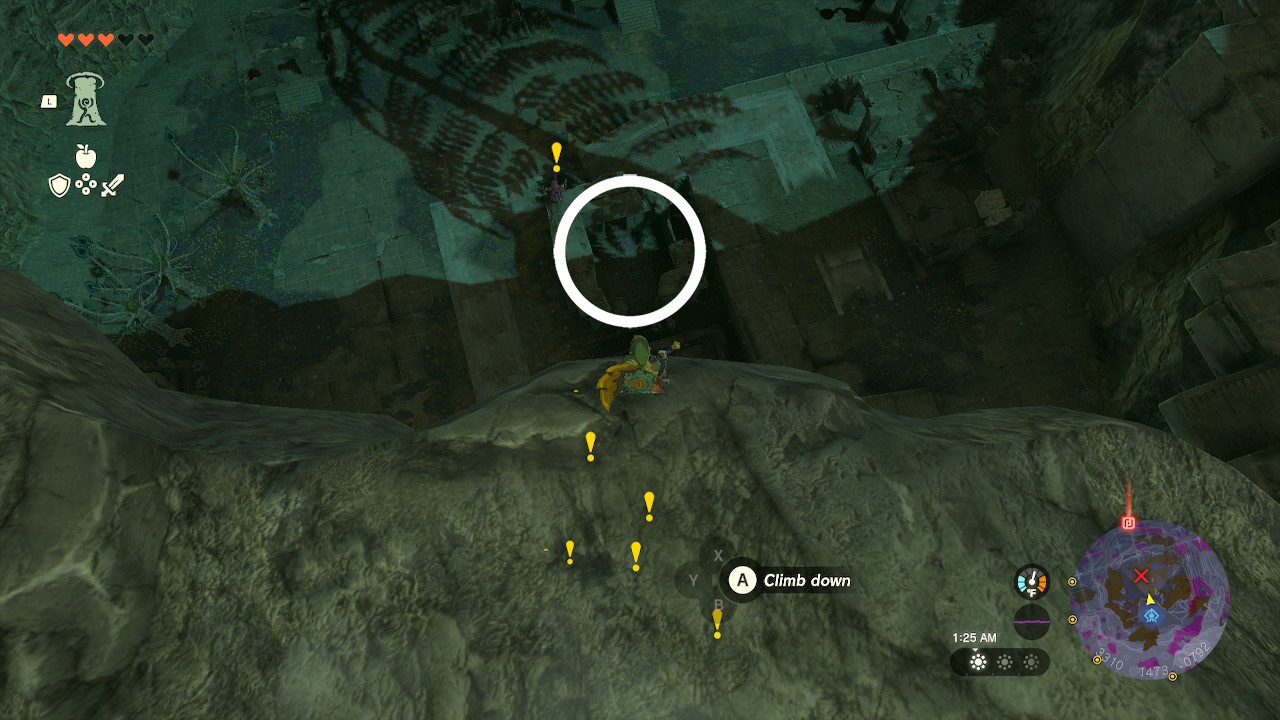The height and width of the screenshot is (720, 1280).
Task: Click the bottom yellow dot near coordinate -0792
Action: (x=1172, y=676)
